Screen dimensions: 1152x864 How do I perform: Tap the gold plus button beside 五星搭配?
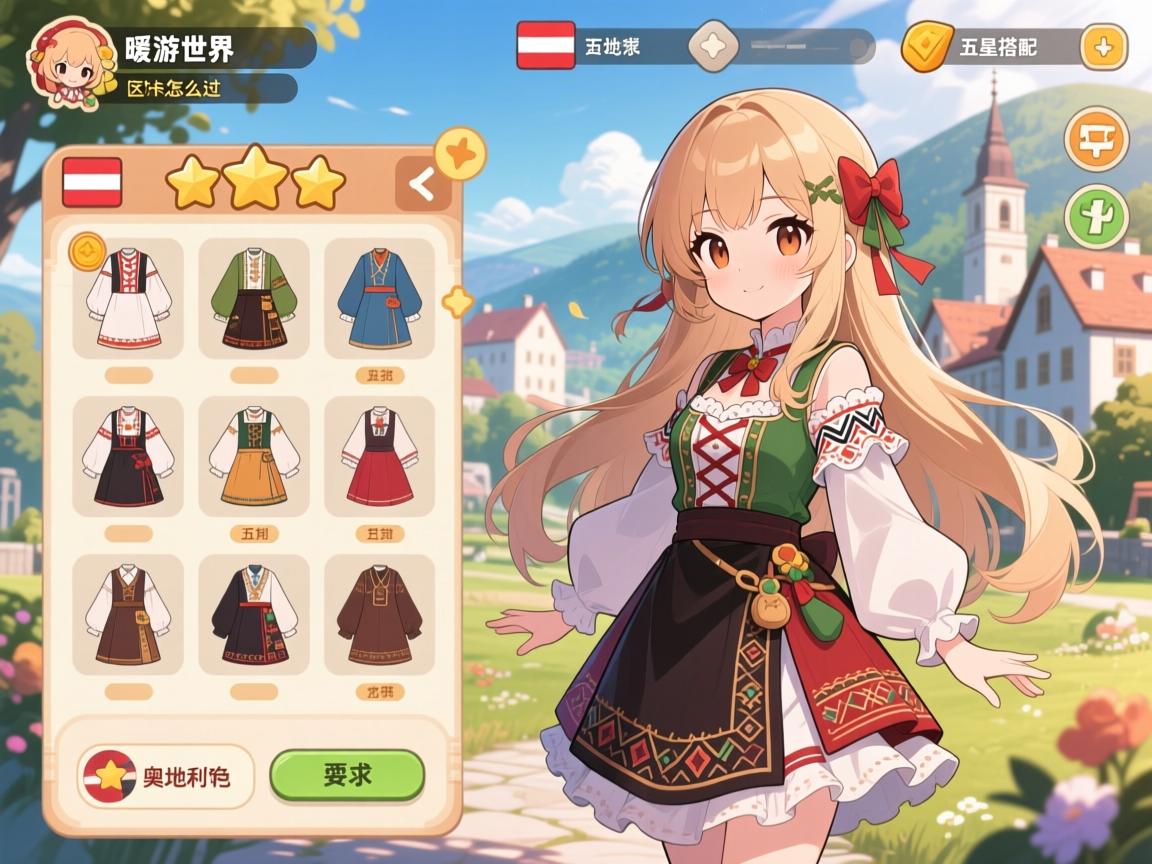[x=1103, y=47]
